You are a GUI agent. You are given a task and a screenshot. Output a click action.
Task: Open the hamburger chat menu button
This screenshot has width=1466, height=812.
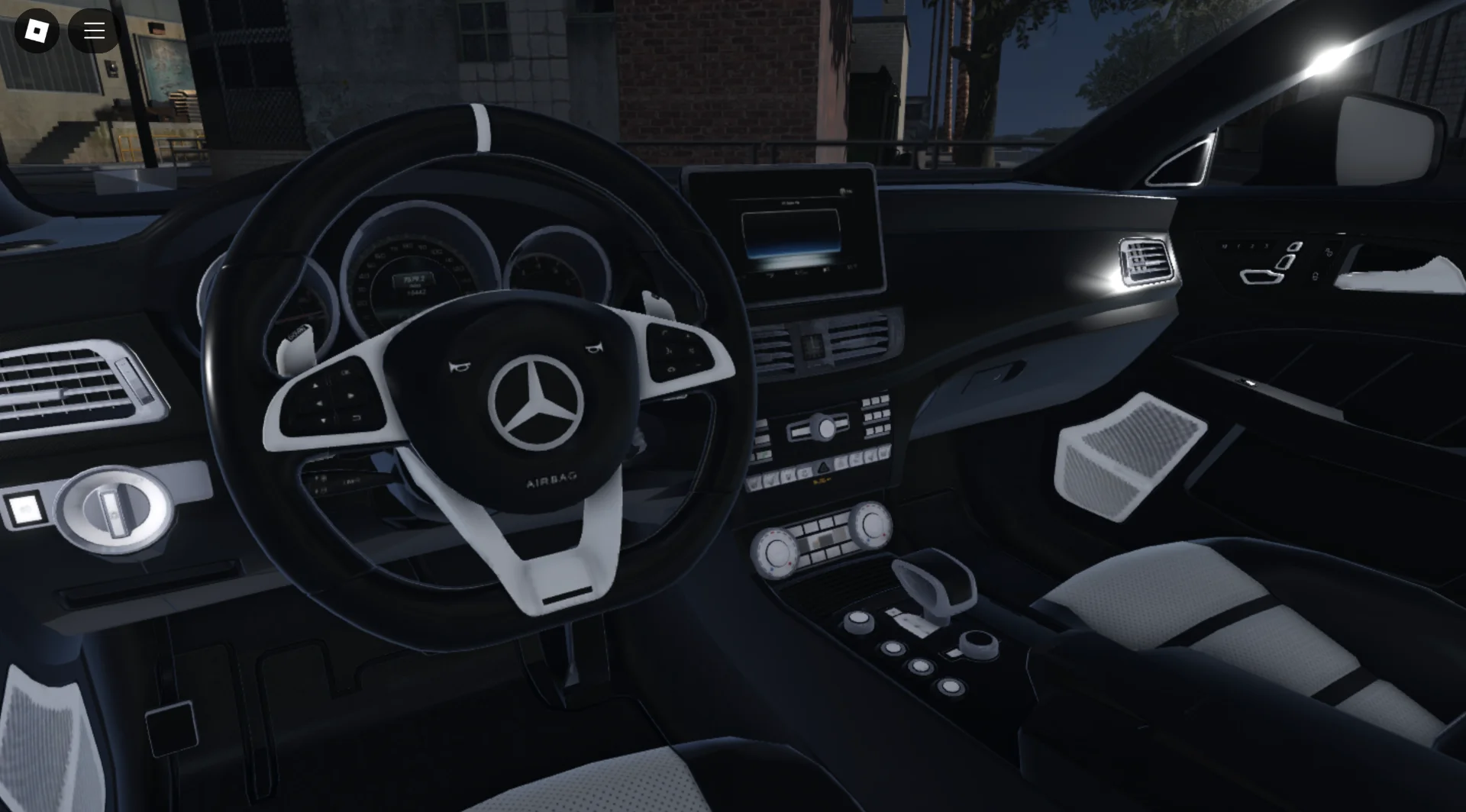pos(94,31)
